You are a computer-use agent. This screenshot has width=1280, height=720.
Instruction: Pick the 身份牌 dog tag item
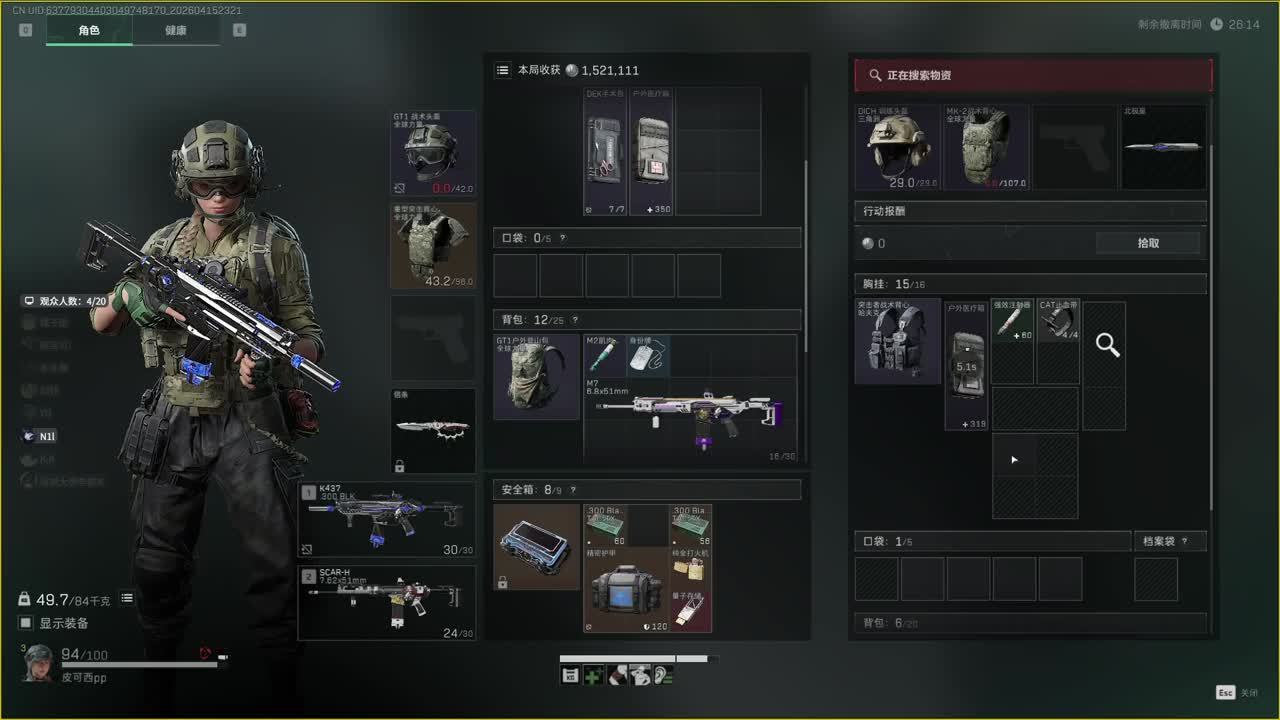[648, 356]
